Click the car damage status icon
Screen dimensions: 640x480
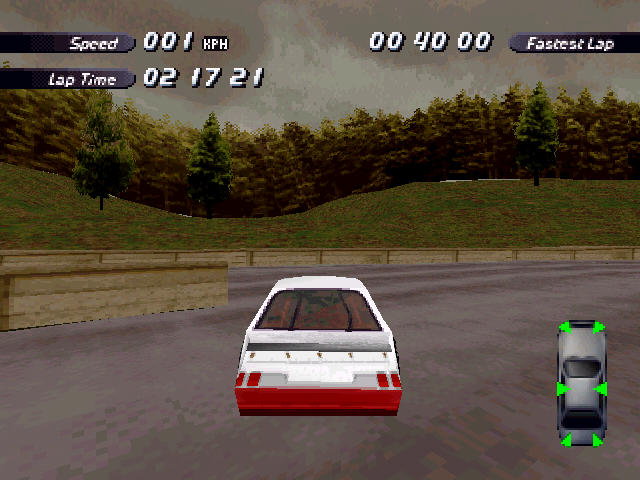(x=581, y=385)
